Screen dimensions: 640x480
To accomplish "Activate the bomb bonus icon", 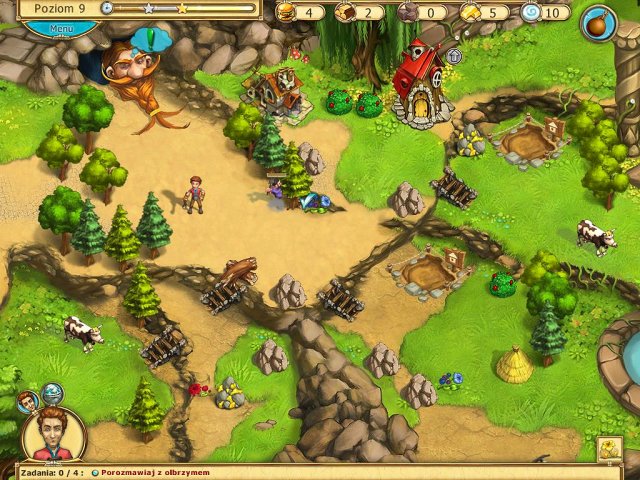I will 598,21.
